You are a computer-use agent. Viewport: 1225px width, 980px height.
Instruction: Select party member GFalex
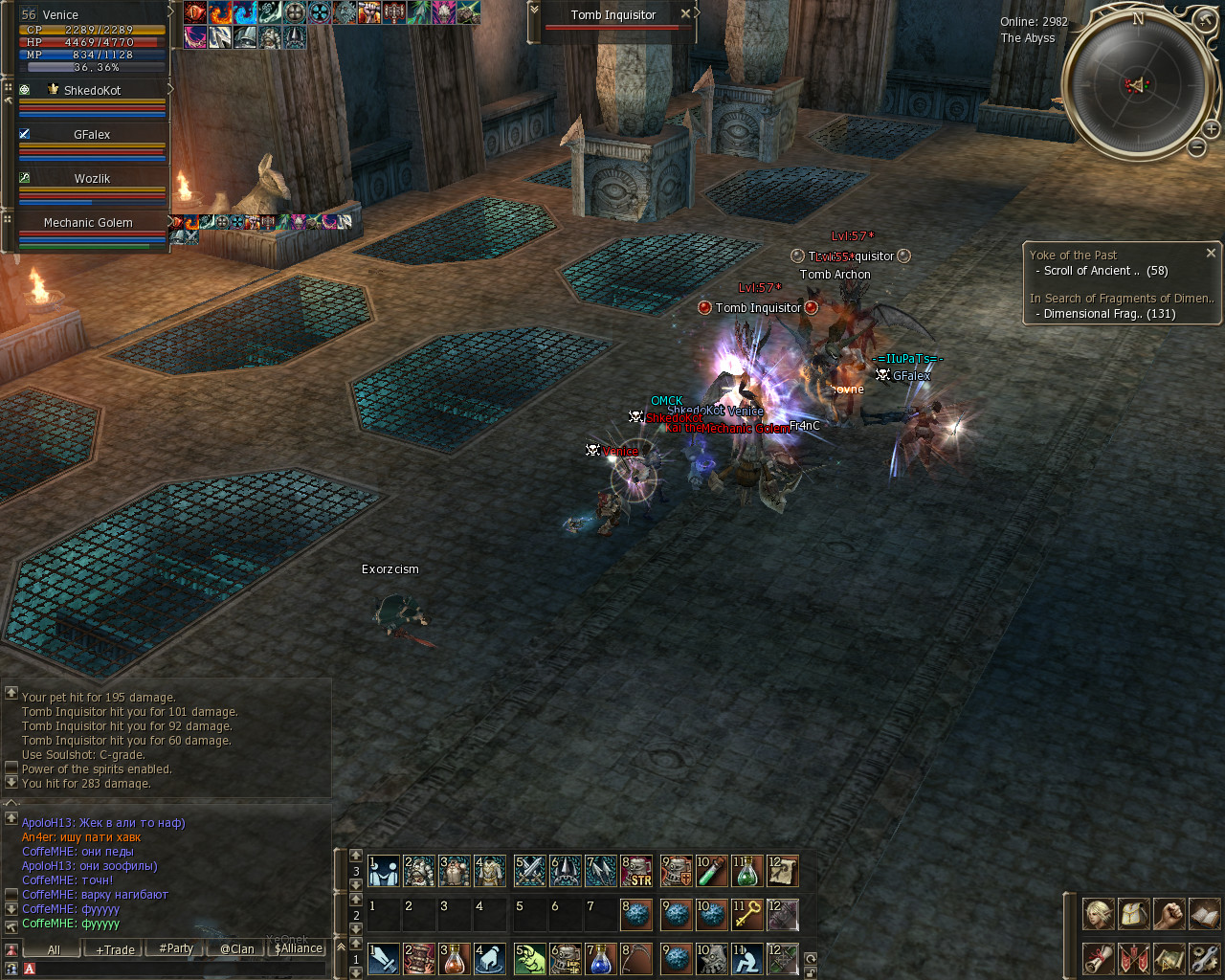[x=92, y=135]
